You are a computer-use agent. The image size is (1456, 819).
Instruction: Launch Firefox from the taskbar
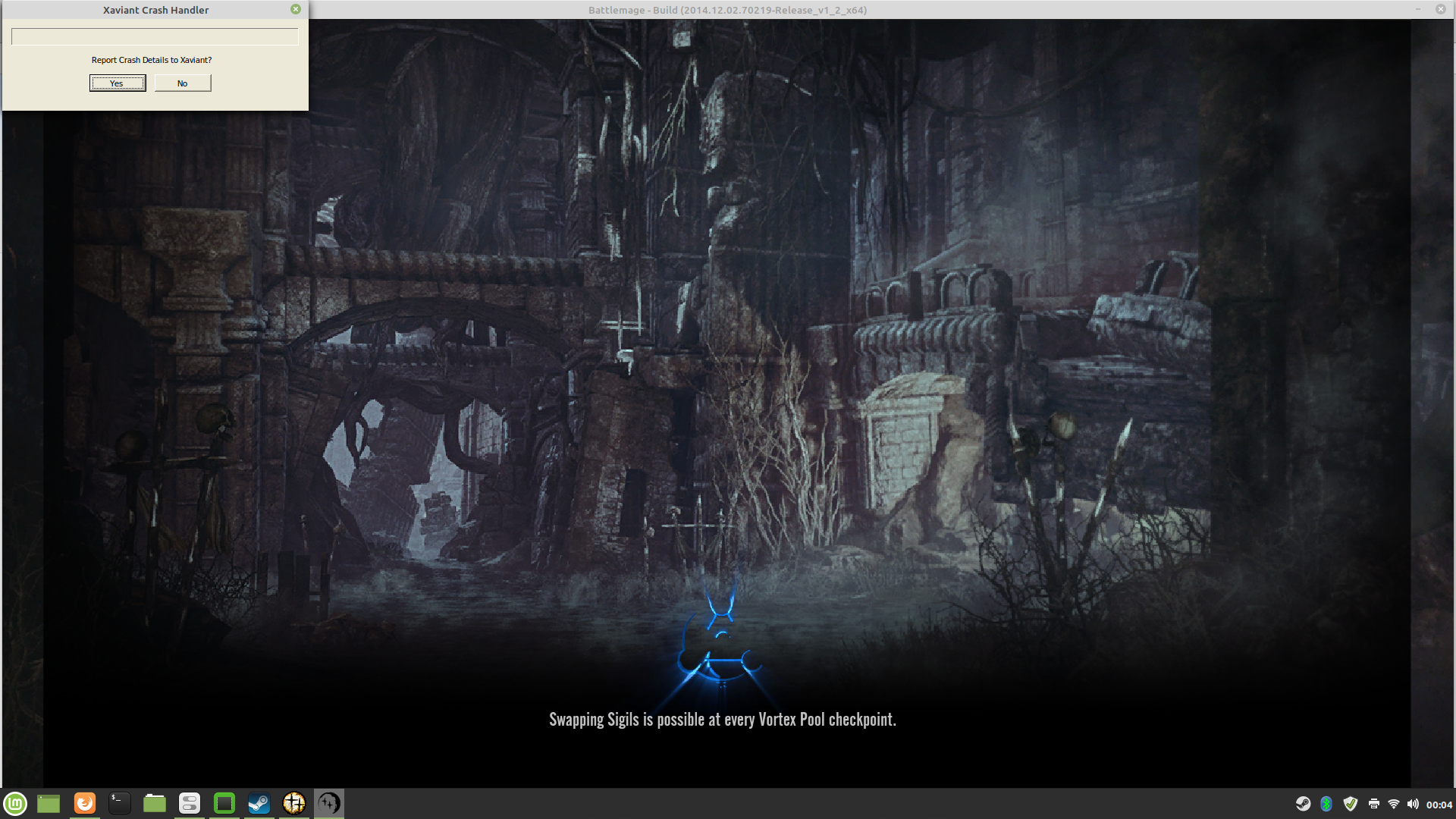[x=84, y=803]
